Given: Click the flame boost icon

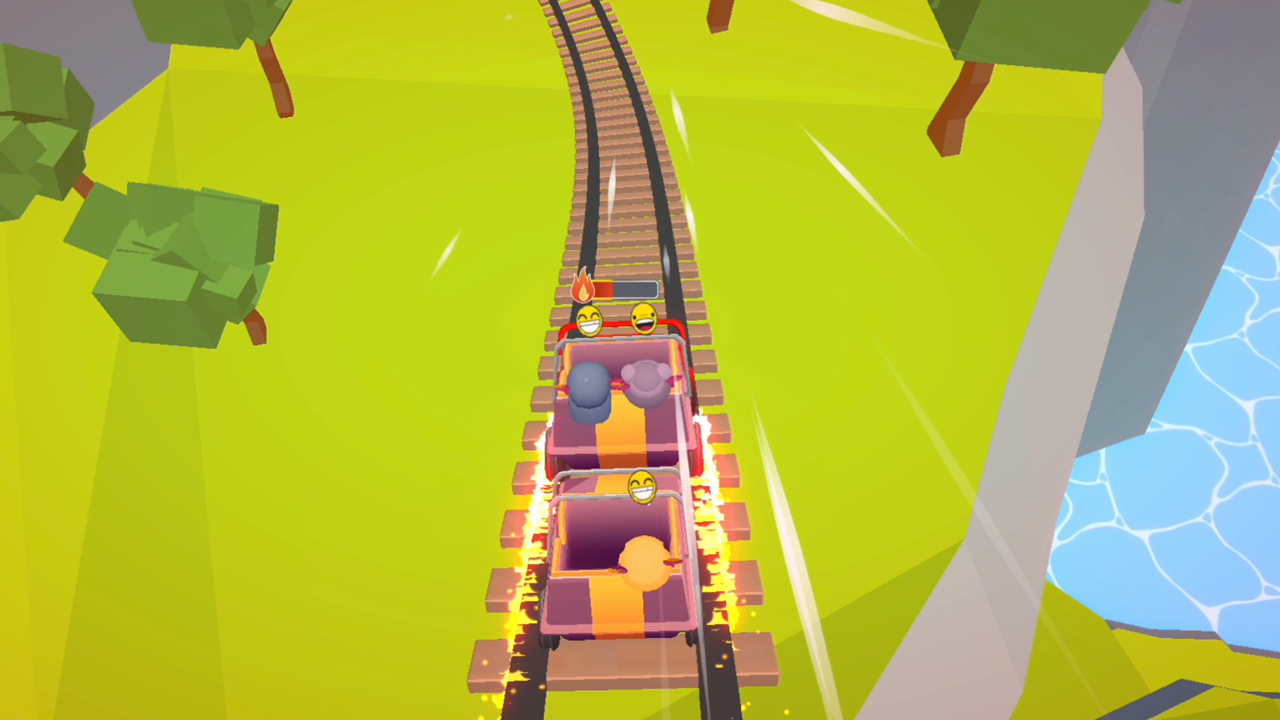Looking at the screenshot, I should [x=585, y=286].
